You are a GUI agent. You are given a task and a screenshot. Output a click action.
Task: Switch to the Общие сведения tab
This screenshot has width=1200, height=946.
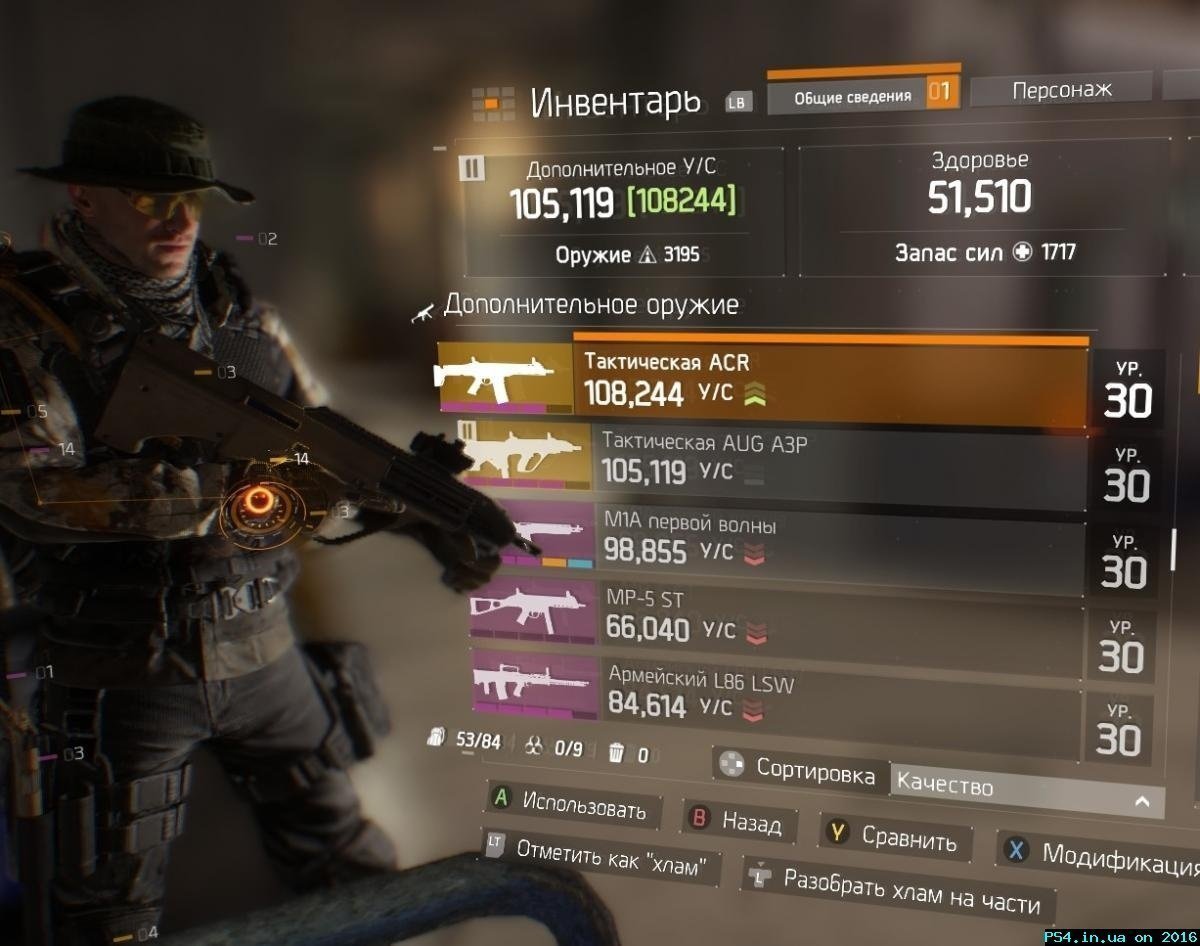[x=852, y=96]
